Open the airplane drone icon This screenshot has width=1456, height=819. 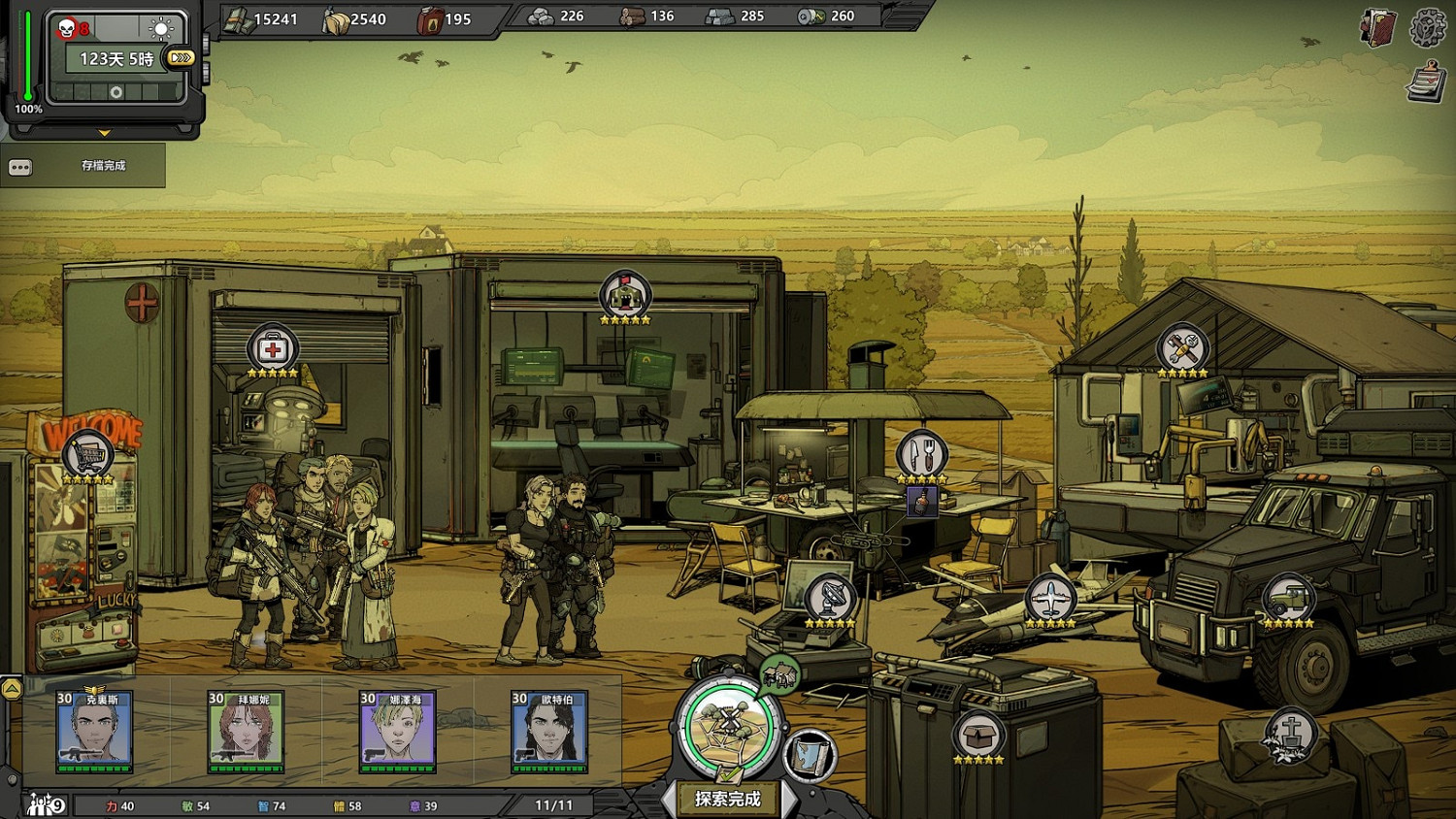pyautogui.click(x=1050, y=598)
